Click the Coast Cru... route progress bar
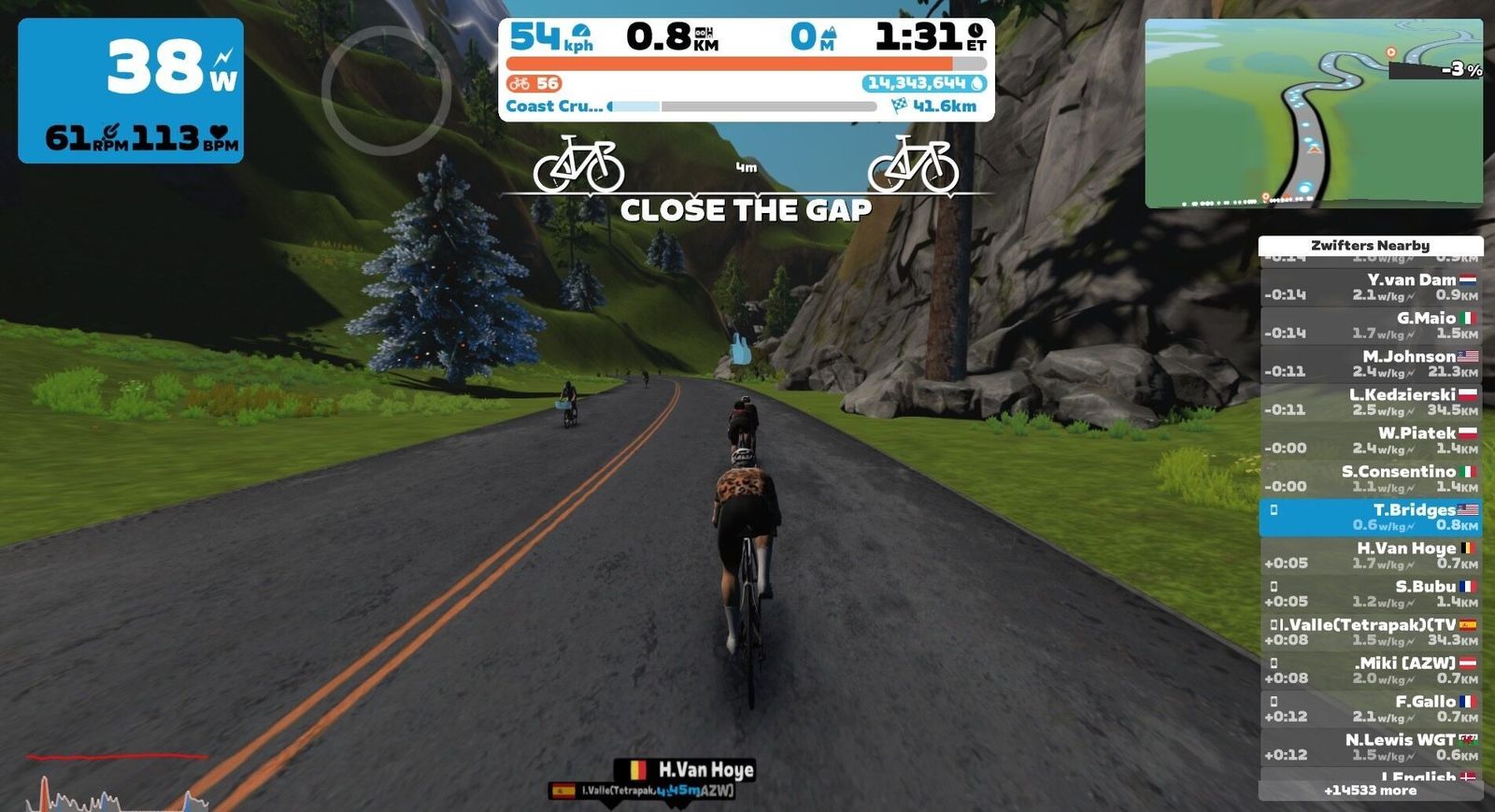 743,107
